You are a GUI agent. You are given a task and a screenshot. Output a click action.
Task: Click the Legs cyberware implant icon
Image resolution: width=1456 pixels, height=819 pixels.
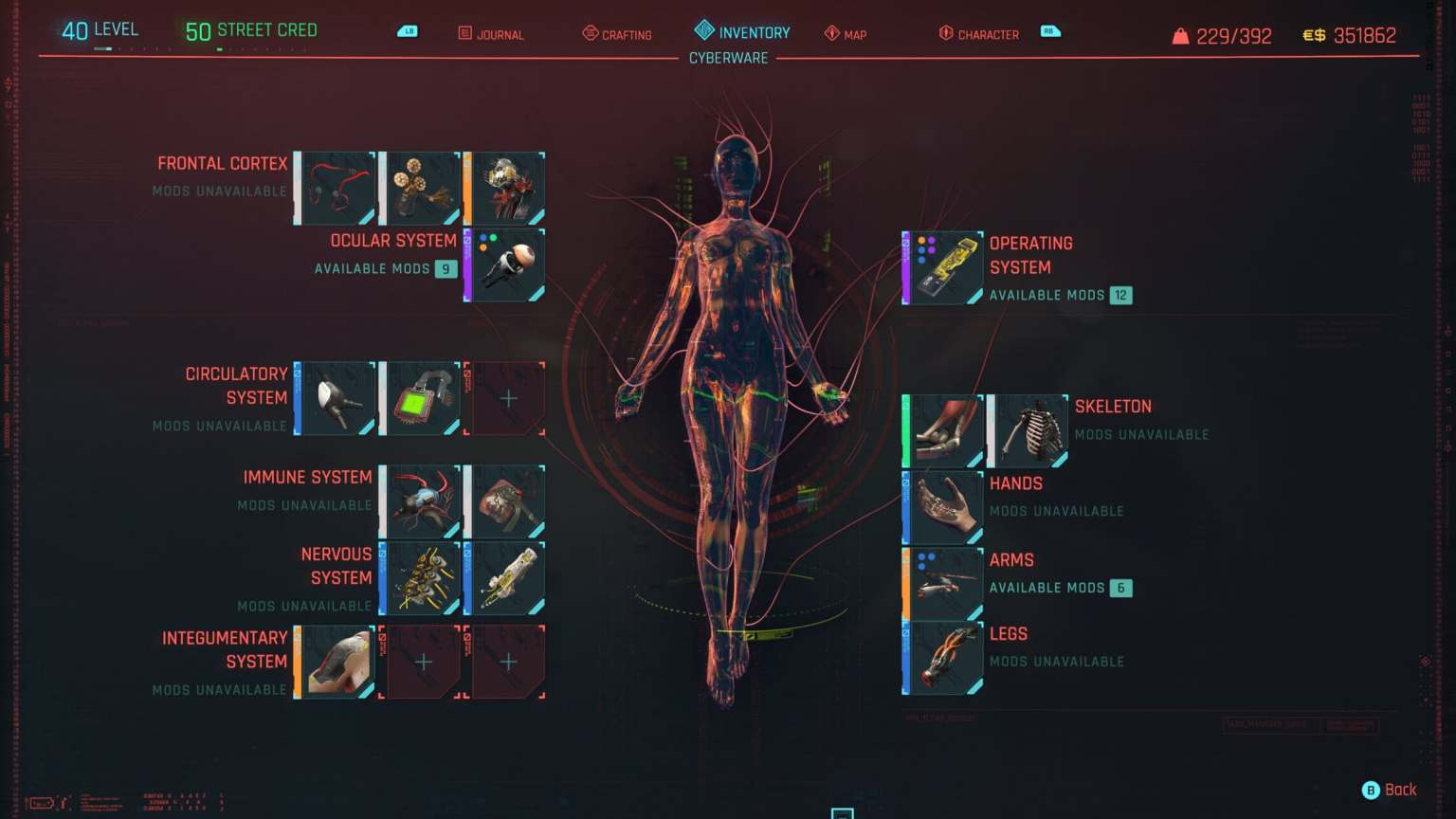click(942, 657)
